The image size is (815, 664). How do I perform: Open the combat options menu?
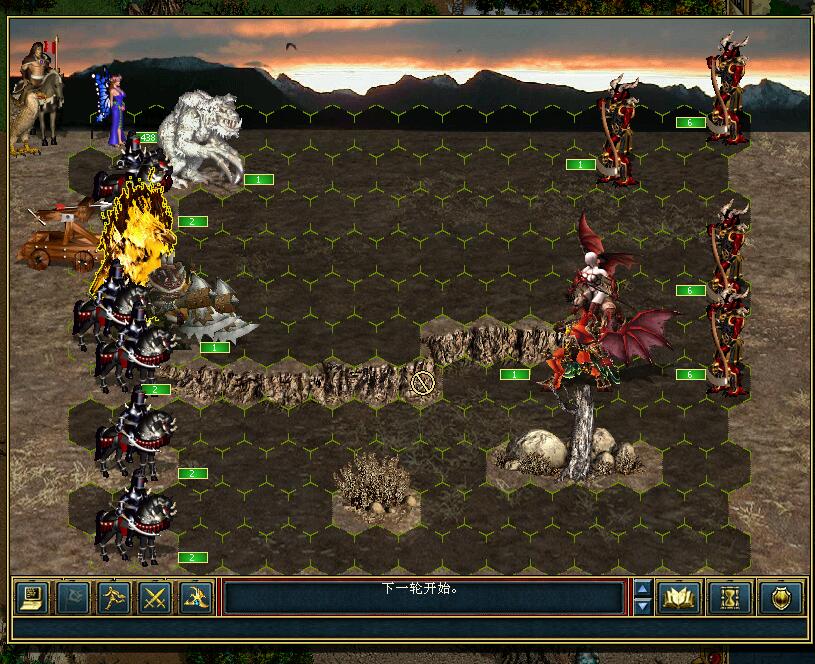pos(32,598)
